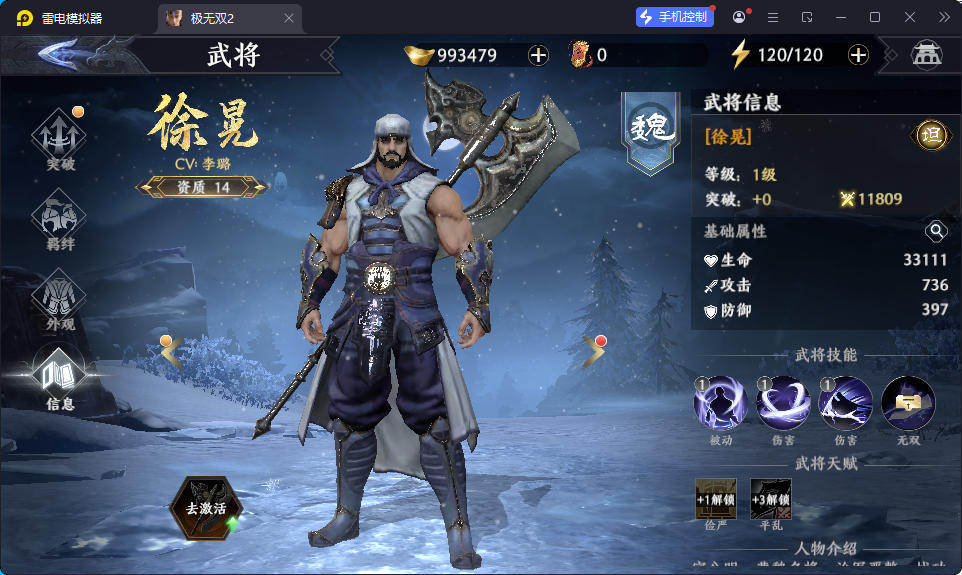Show the previous general with left arrow
The width and height of the screenshot is (962, 575).
pos(170,350)
